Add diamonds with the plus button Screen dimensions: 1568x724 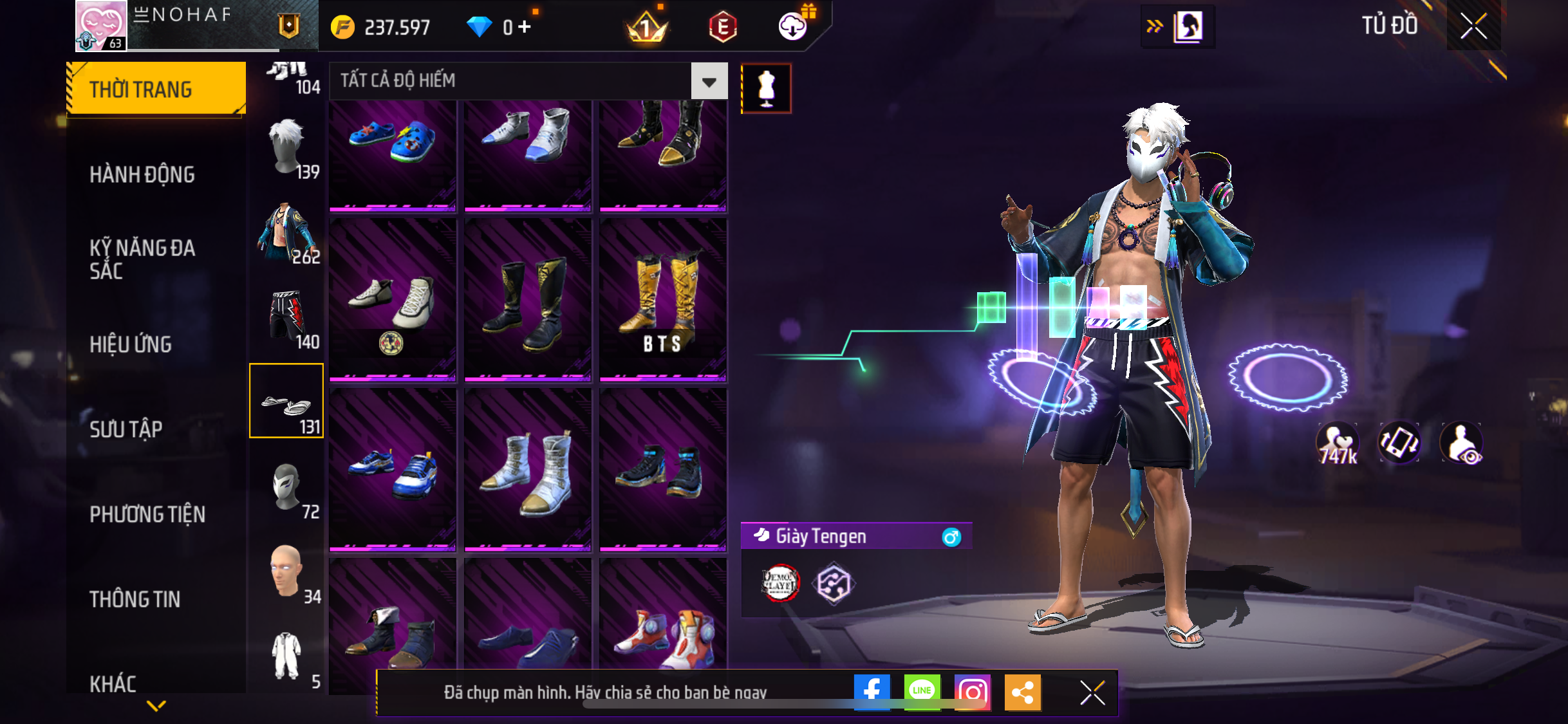(525, 27)
